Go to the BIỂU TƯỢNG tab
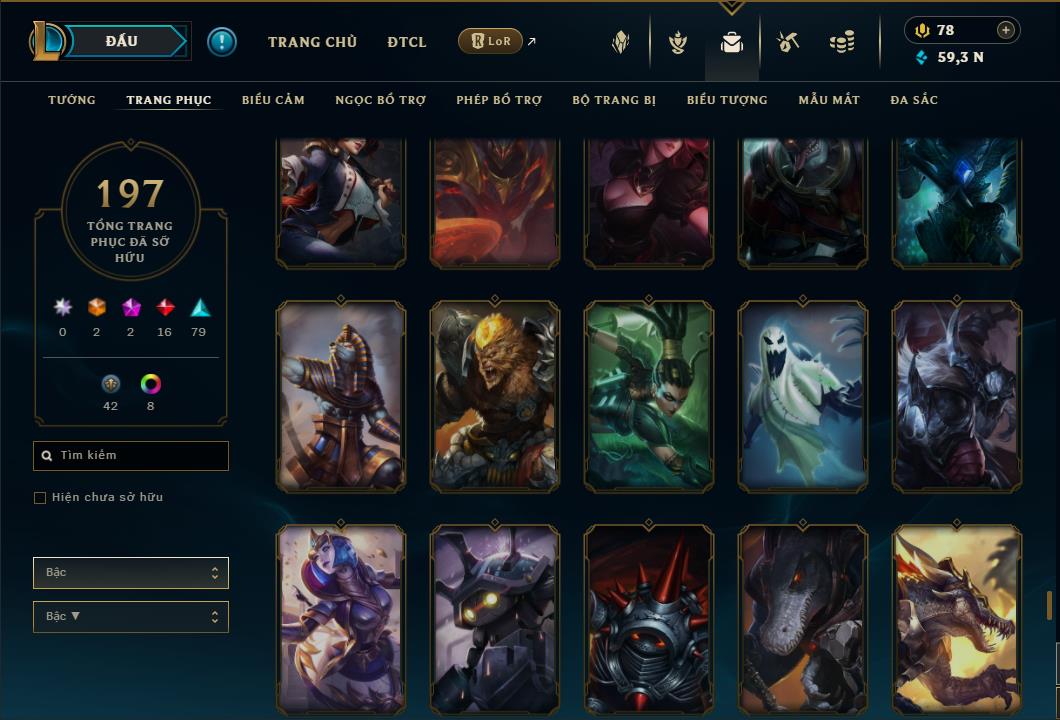1060x720 pixels. click(727, 100)
